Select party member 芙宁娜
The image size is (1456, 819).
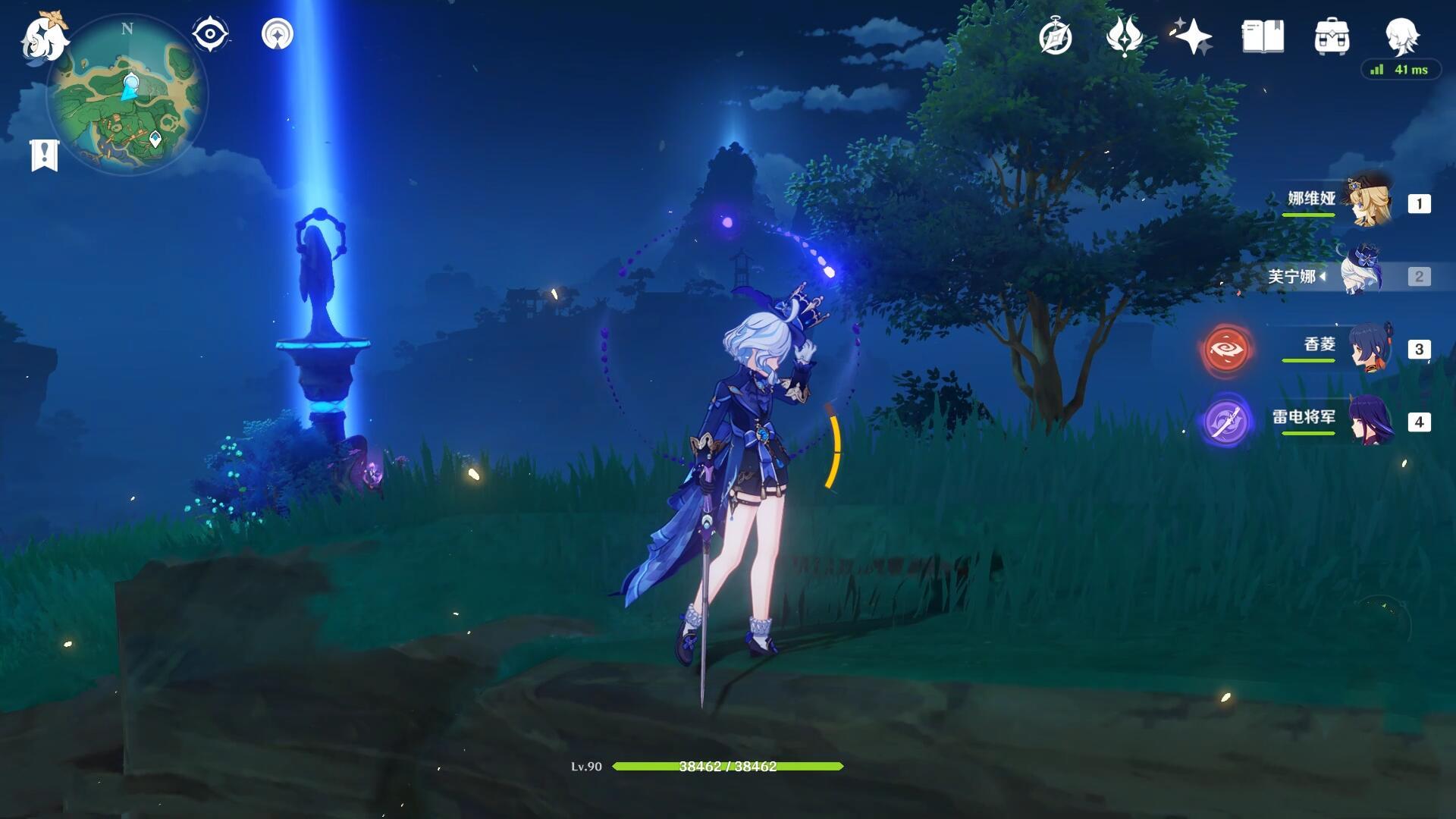tap(1361, 276)
